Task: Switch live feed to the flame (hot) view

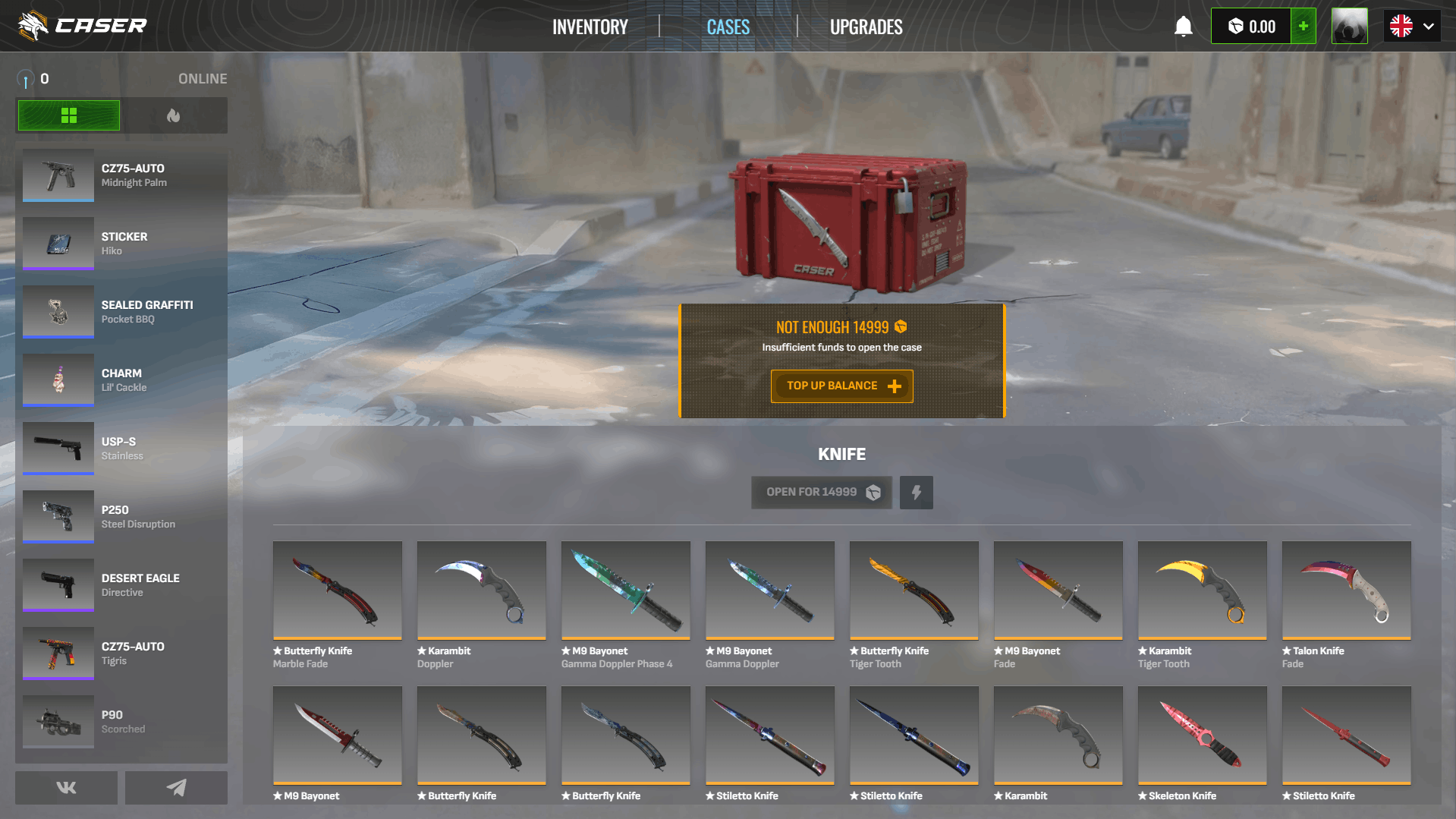Action: coord(175,115)
